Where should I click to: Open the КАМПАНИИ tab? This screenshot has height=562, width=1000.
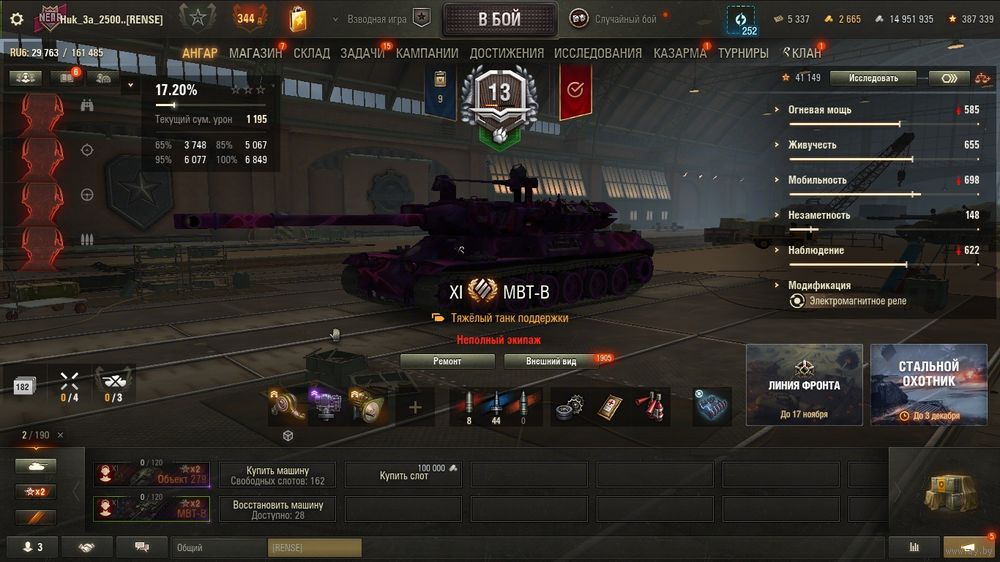pyautogui.click(x=427, y=53)
